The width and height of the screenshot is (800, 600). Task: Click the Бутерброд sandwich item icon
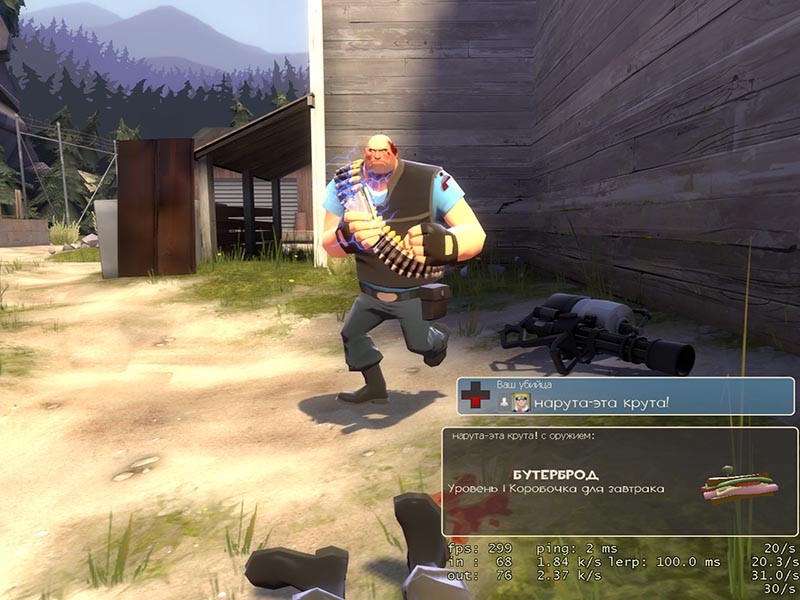point(741,488)
